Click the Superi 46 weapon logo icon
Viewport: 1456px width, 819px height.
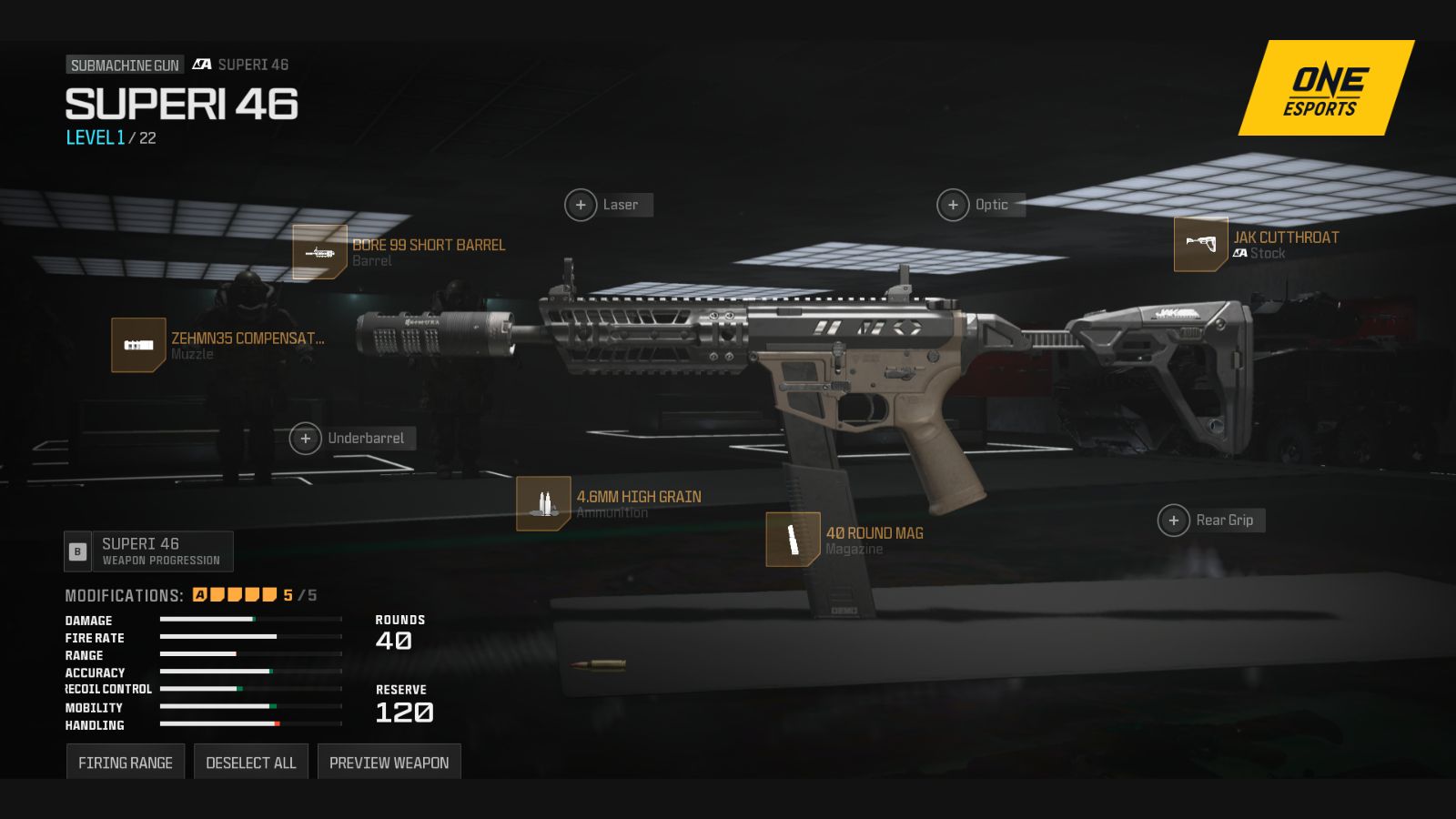pos(202,65)
